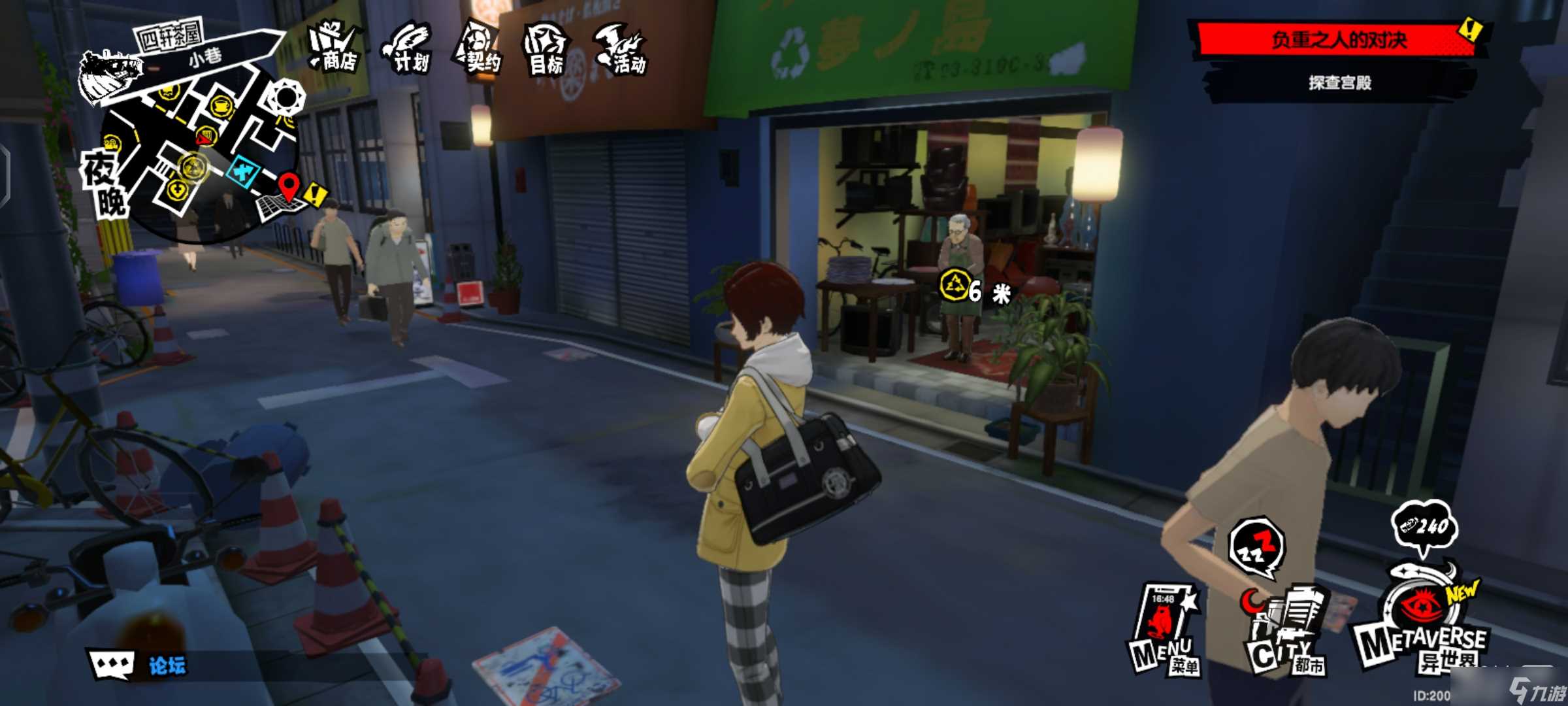Click the red location pin on minimap

coord(288,185)
